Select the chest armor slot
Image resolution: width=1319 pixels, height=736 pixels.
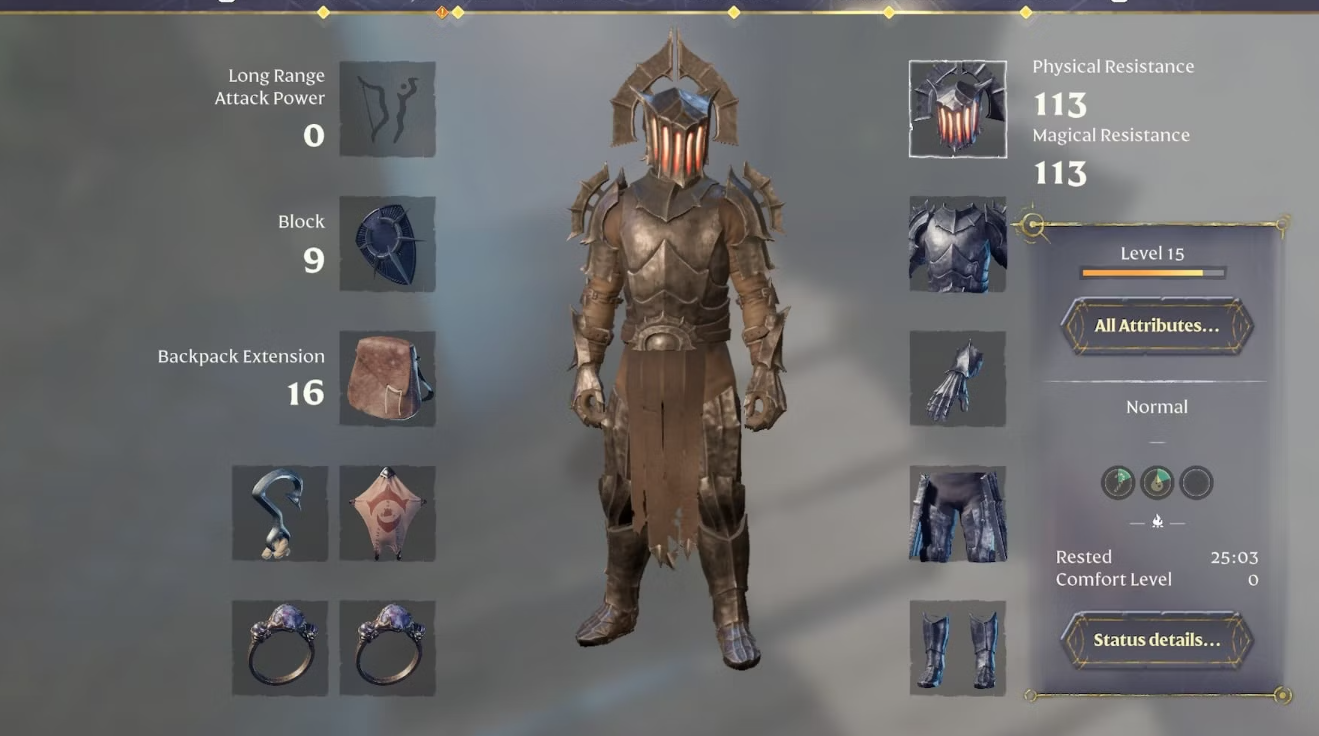(x=957, y=244)
